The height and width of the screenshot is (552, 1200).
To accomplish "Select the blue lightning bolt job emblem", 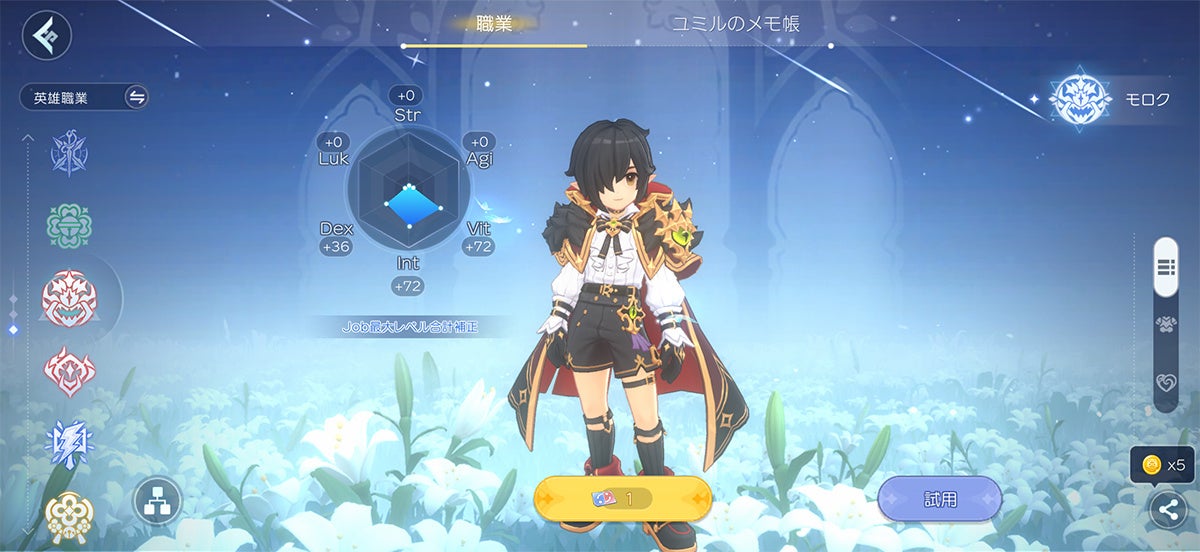I will 70,444.
